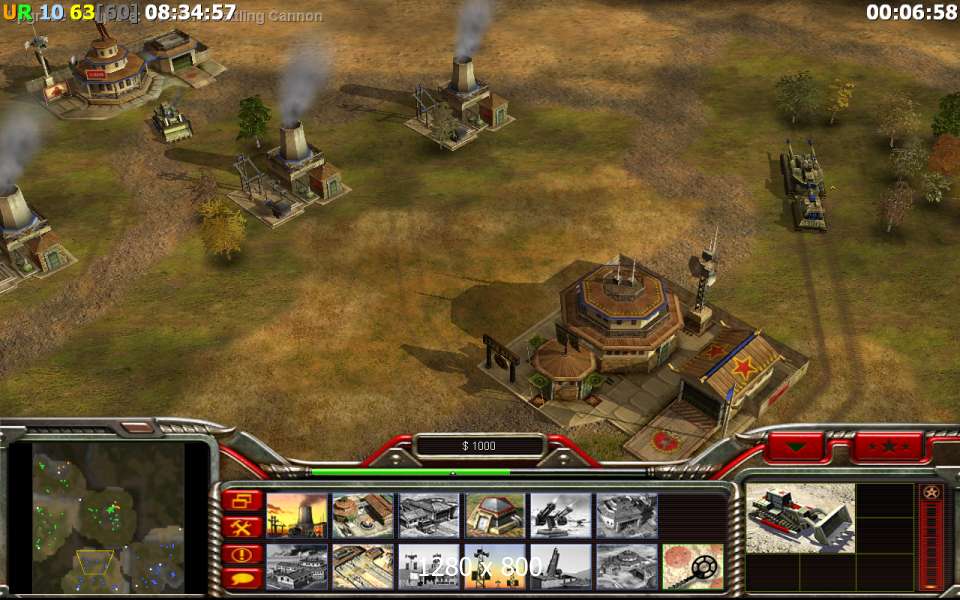Activate the mine clearing detector command

(693, 566)
